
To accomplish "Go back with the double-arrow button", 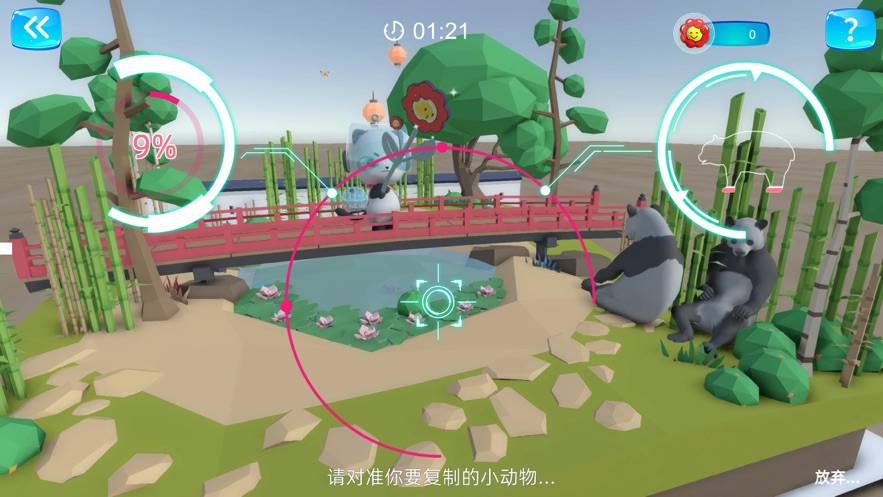I will pos(36,28).
